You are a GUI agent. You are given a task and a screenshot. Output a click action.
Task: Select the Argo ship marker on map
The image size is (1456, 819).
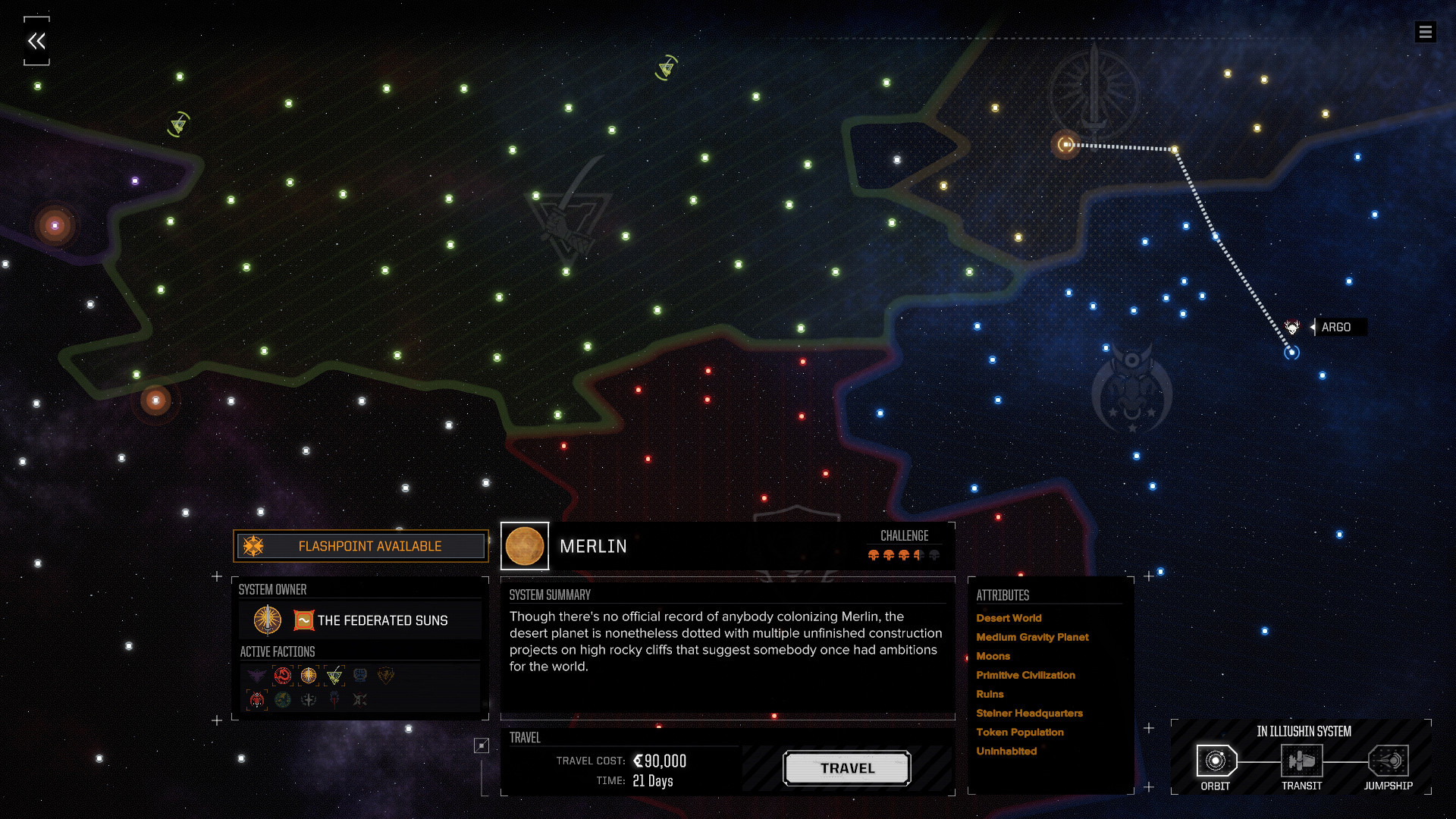pos(1292,328)
